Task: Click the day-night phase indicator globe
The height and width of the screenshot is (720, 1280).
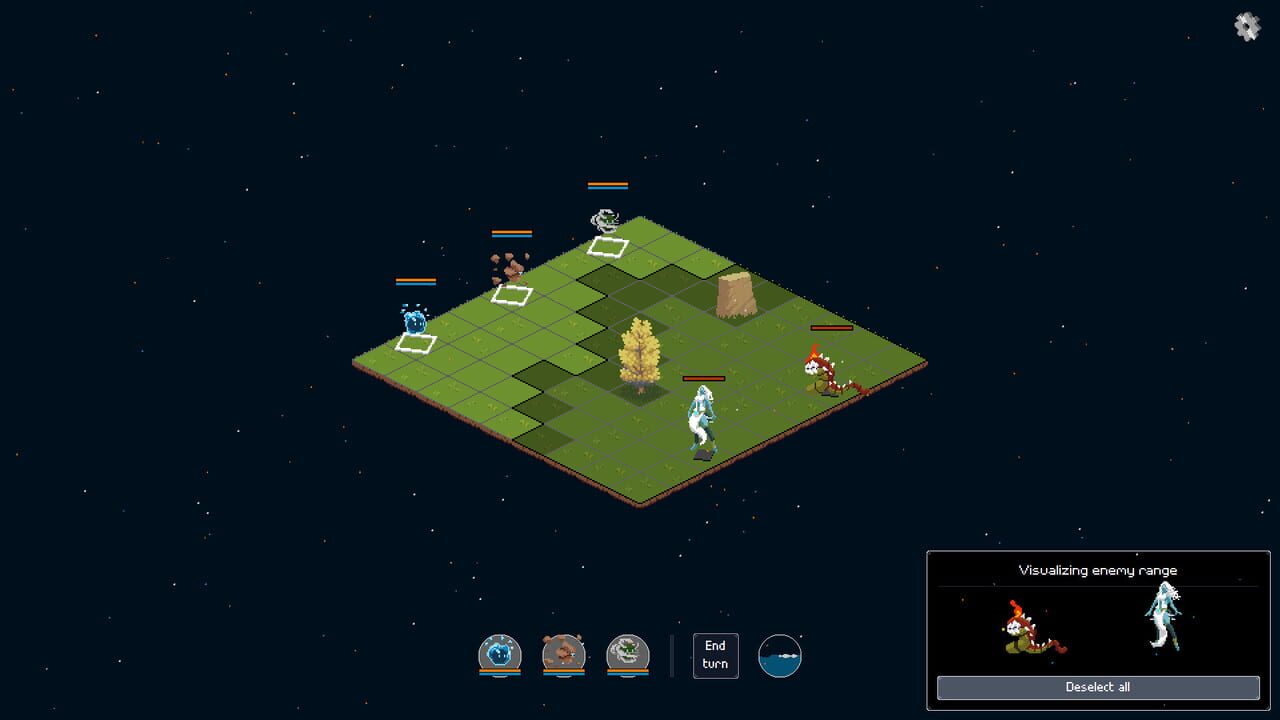Action: pyautogui.click(x=780, y=655)
